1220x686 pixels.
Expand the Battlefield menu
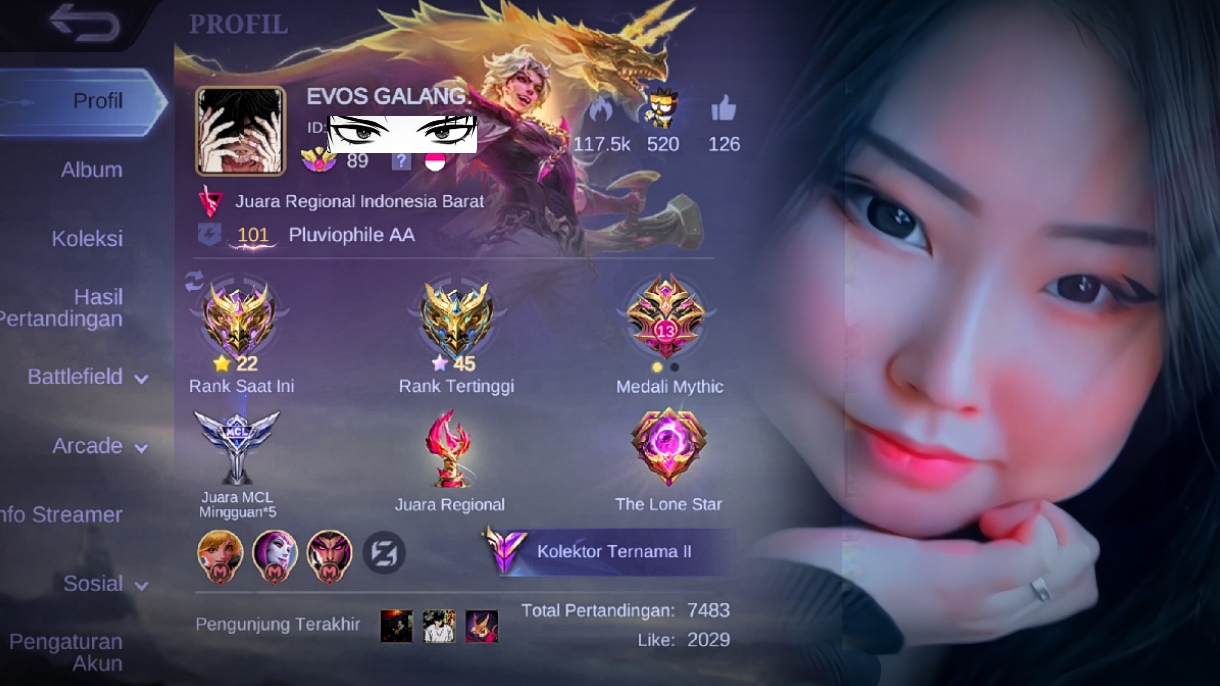point(87,377)
